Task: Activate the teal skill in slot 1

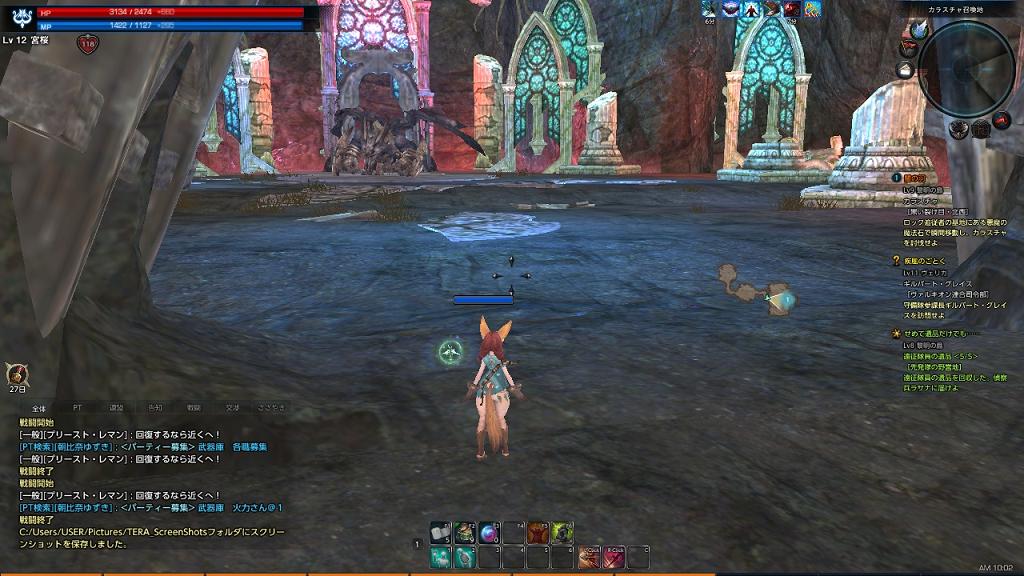Action: [441, 557]
